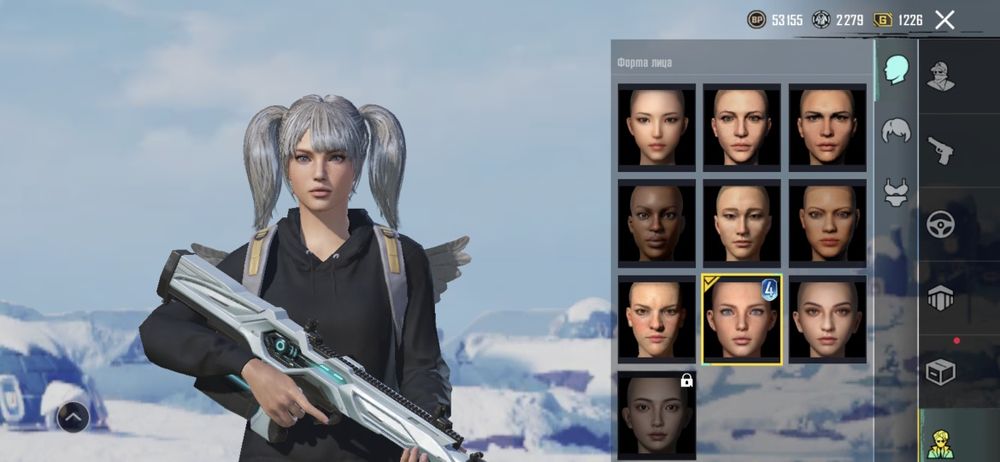This screenshot has height=462, width=1000.
Task: Open the pistol weapon skins category
Action: tap(940, 150)
